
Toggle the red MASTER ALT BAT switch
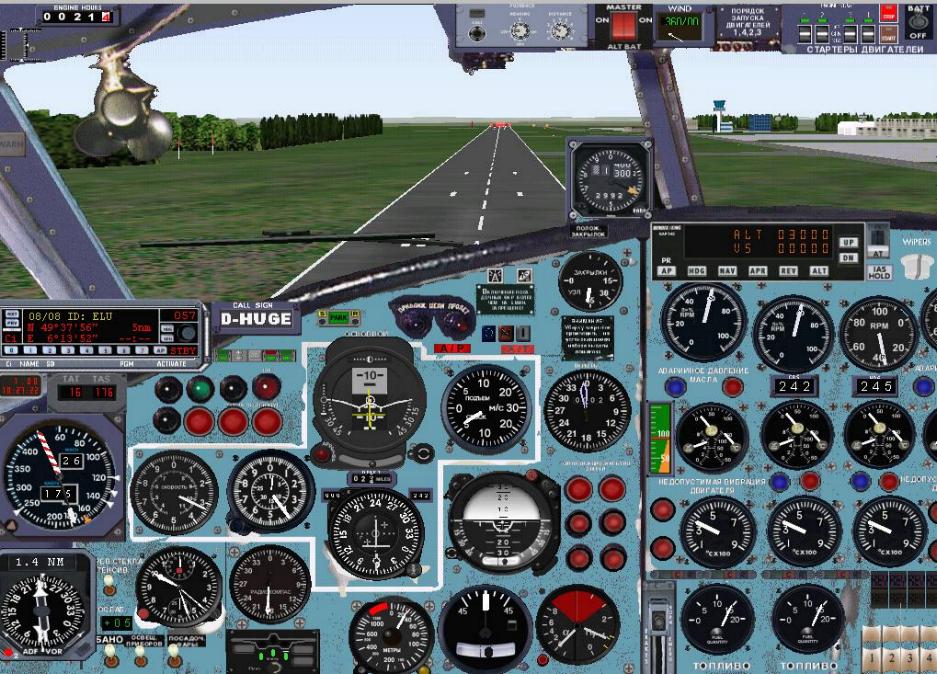tap(625, 26)
